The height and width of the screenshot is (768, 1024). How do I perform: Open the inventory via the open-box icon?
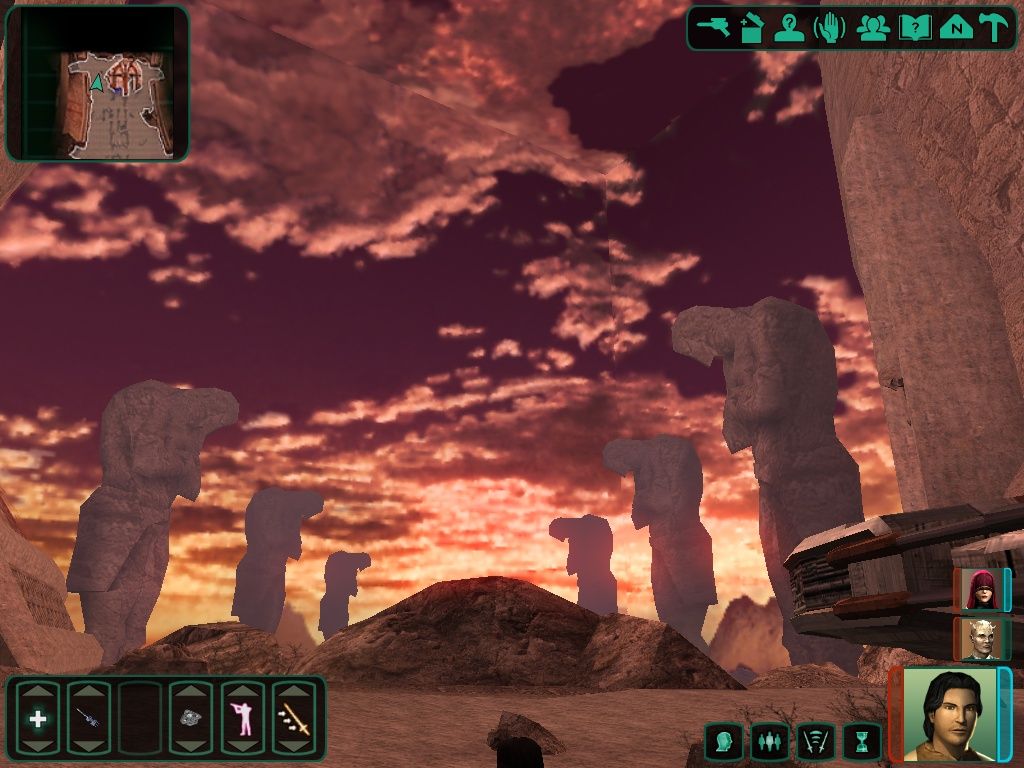[752, 28]
